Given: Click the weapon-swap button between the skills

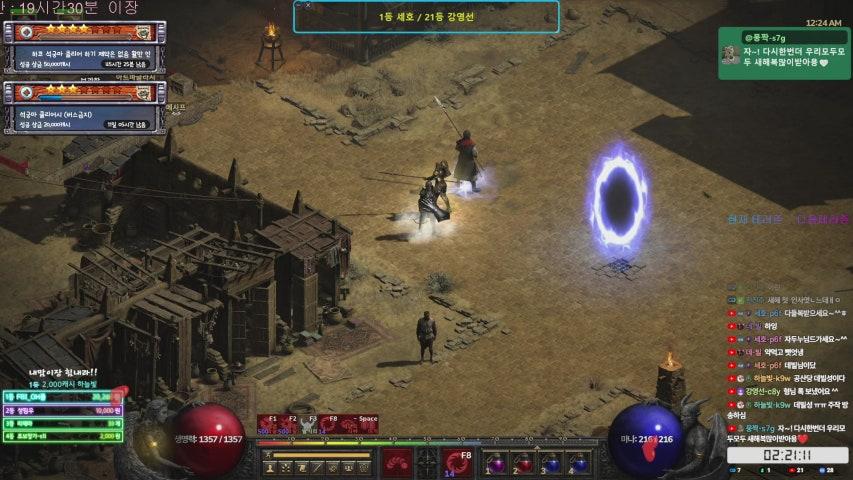Looking at the screenshot, I should pyautogui.click(x=427, y=462).
